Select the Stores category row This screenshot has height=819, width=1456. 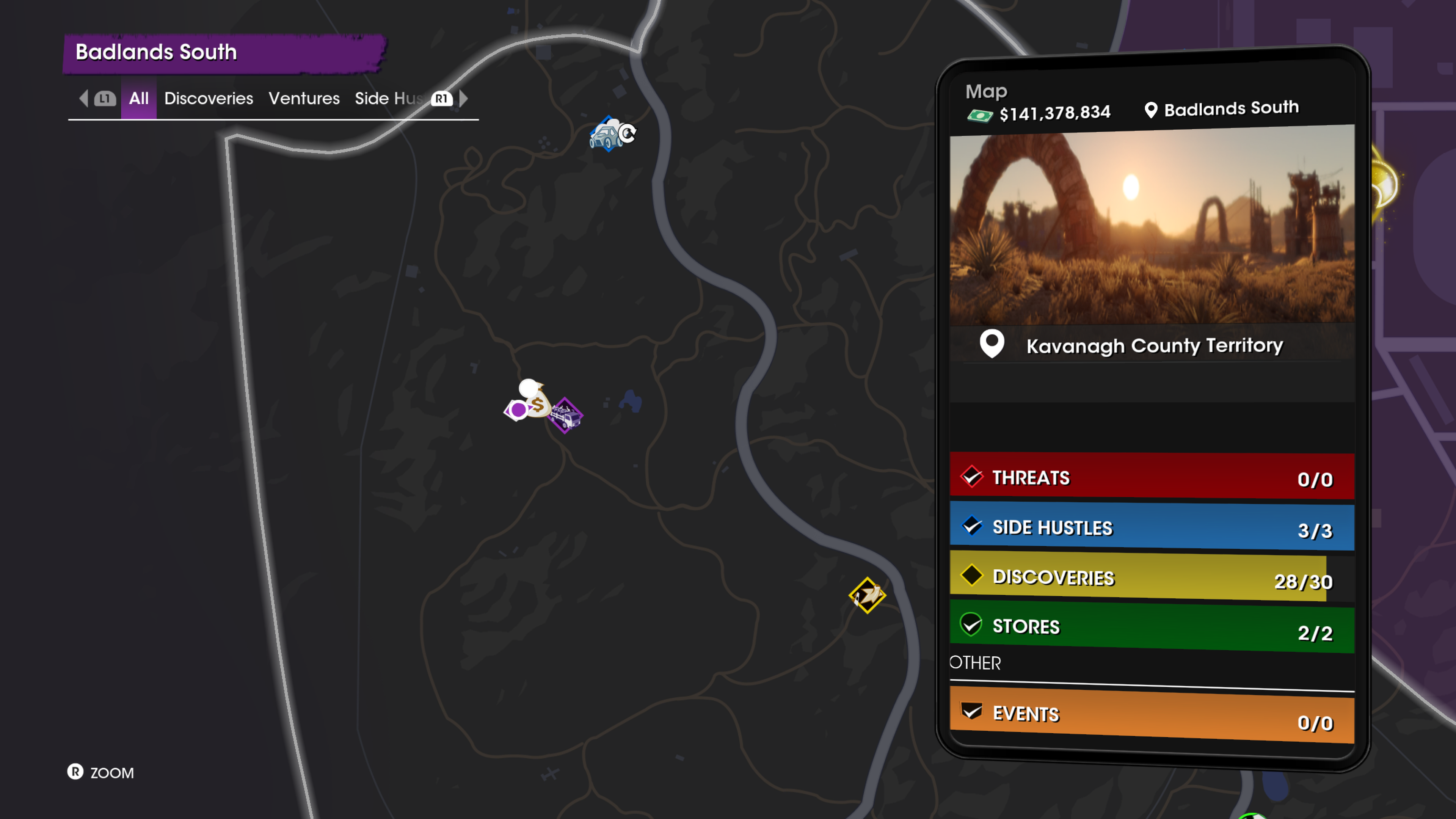point(1152,628)
